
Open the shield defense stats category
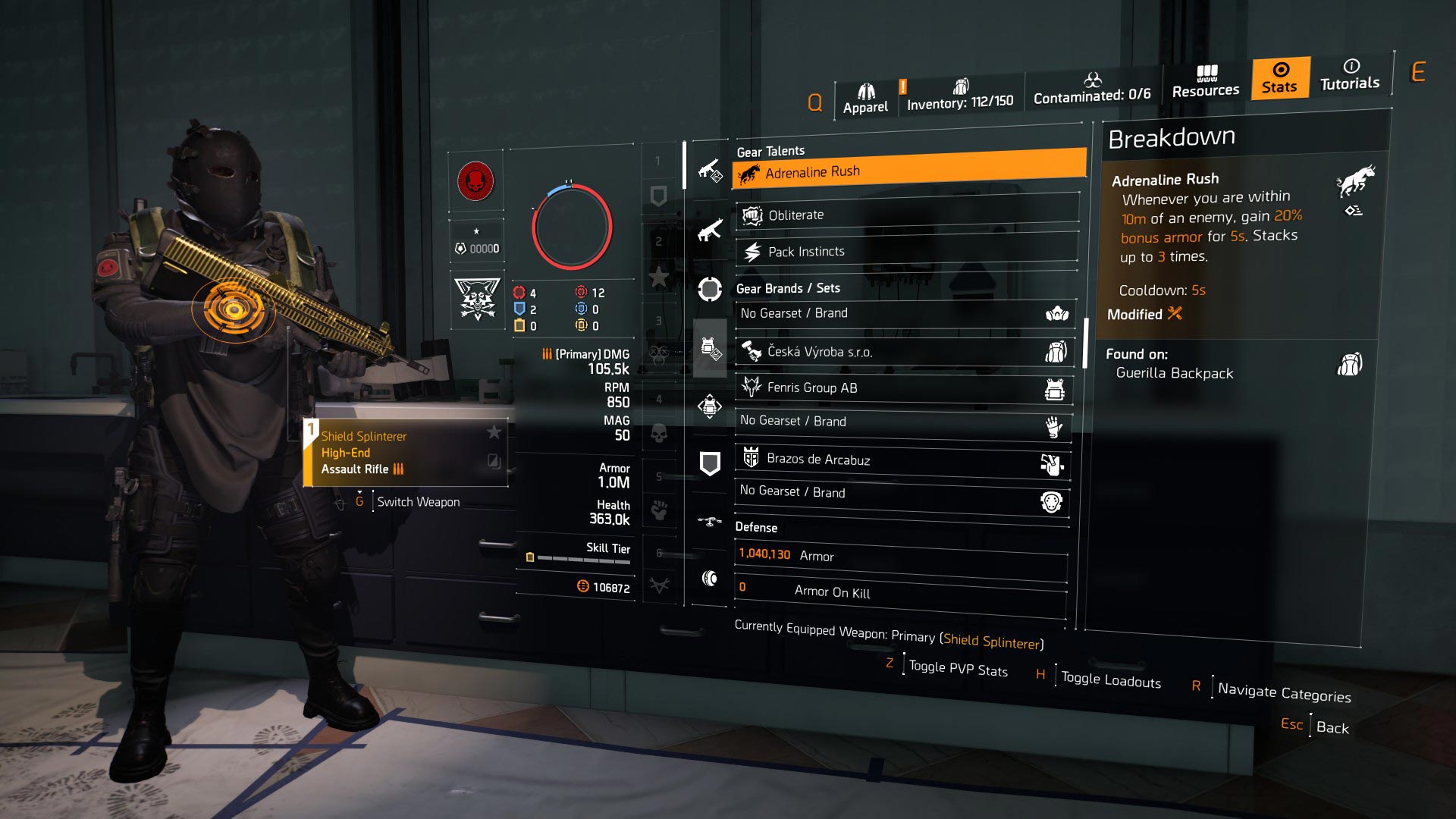[x=709, y=463]
